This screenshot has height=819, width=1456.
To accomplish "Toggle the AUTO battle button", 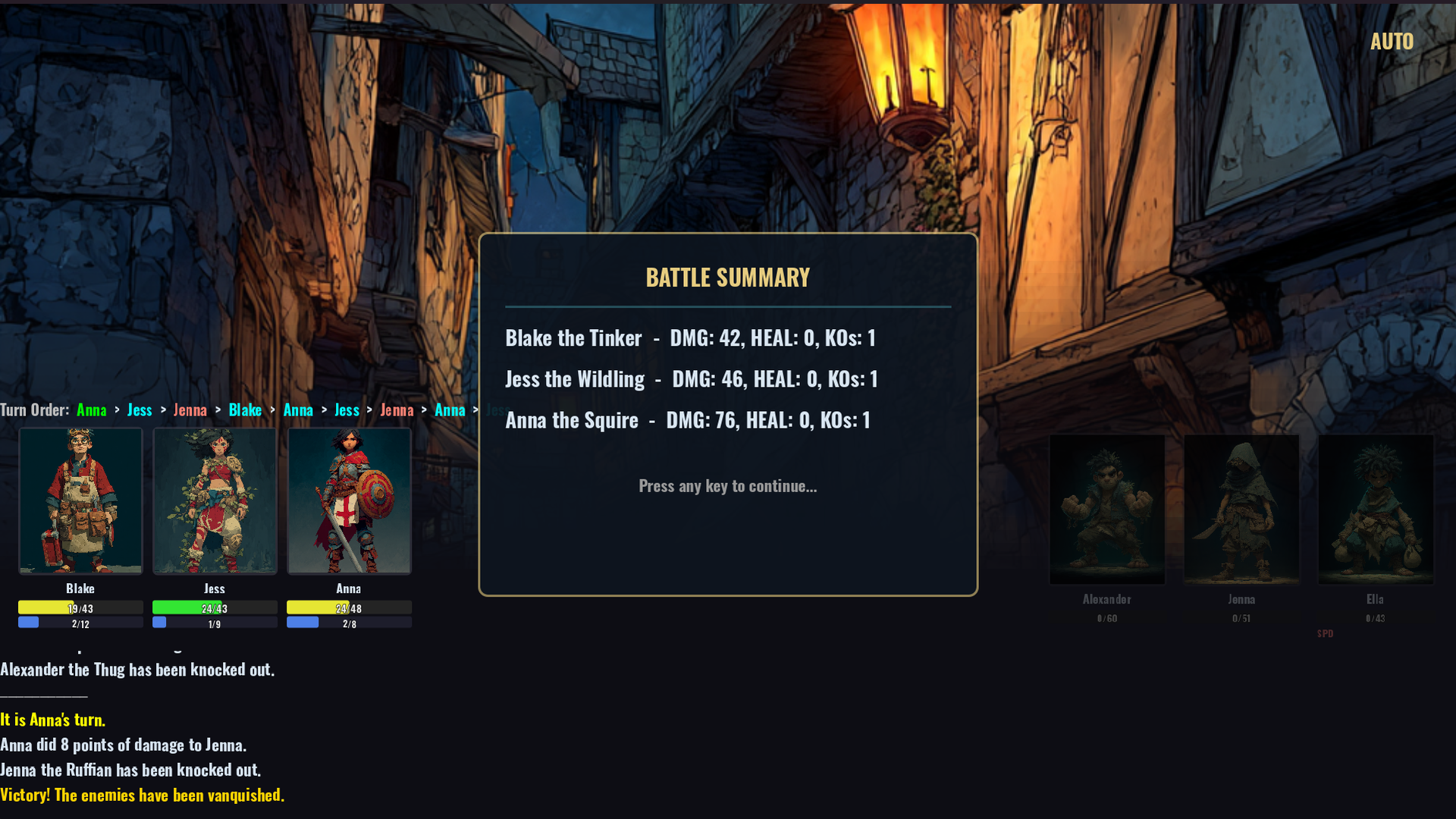I will [1392, 42].
